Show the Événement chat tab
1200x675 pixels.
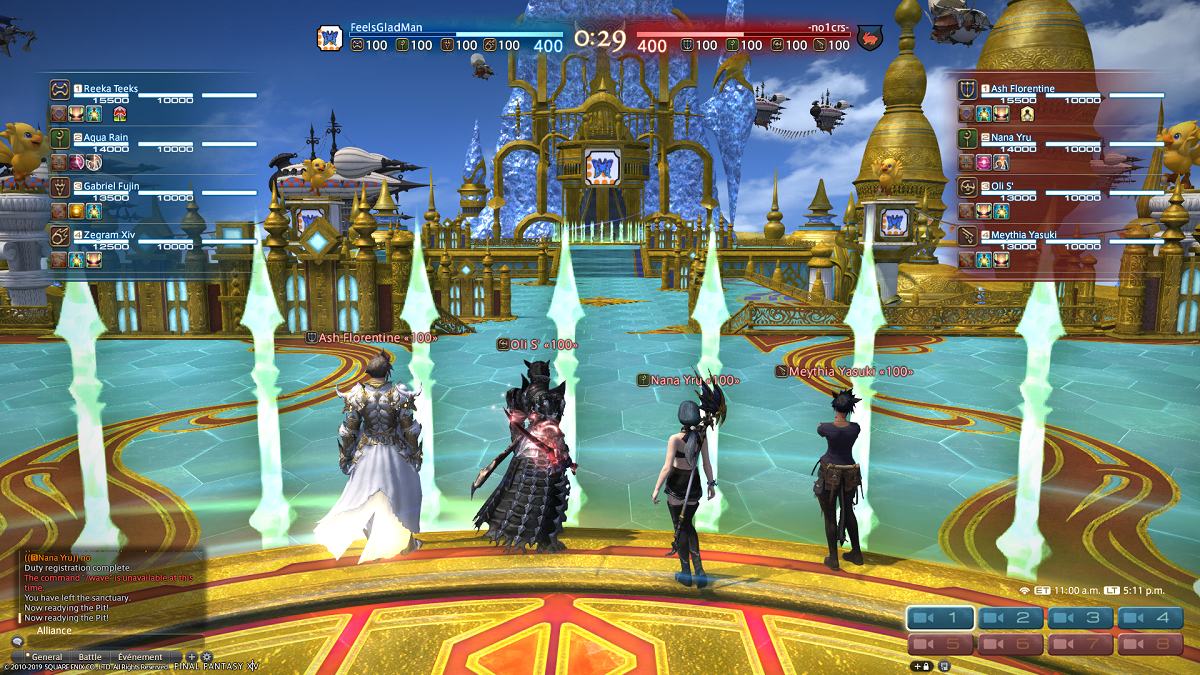(140, 657)
